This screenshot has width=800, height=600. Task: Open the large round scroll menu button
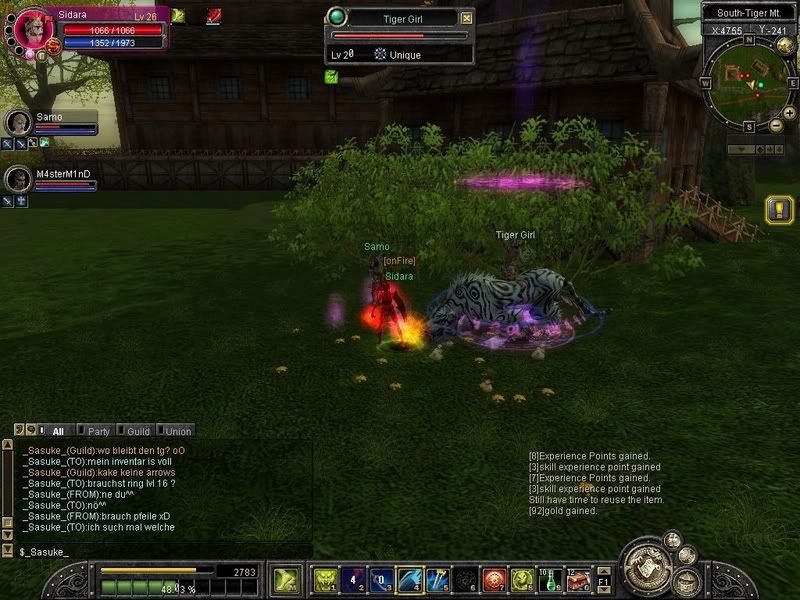(647, 568)
